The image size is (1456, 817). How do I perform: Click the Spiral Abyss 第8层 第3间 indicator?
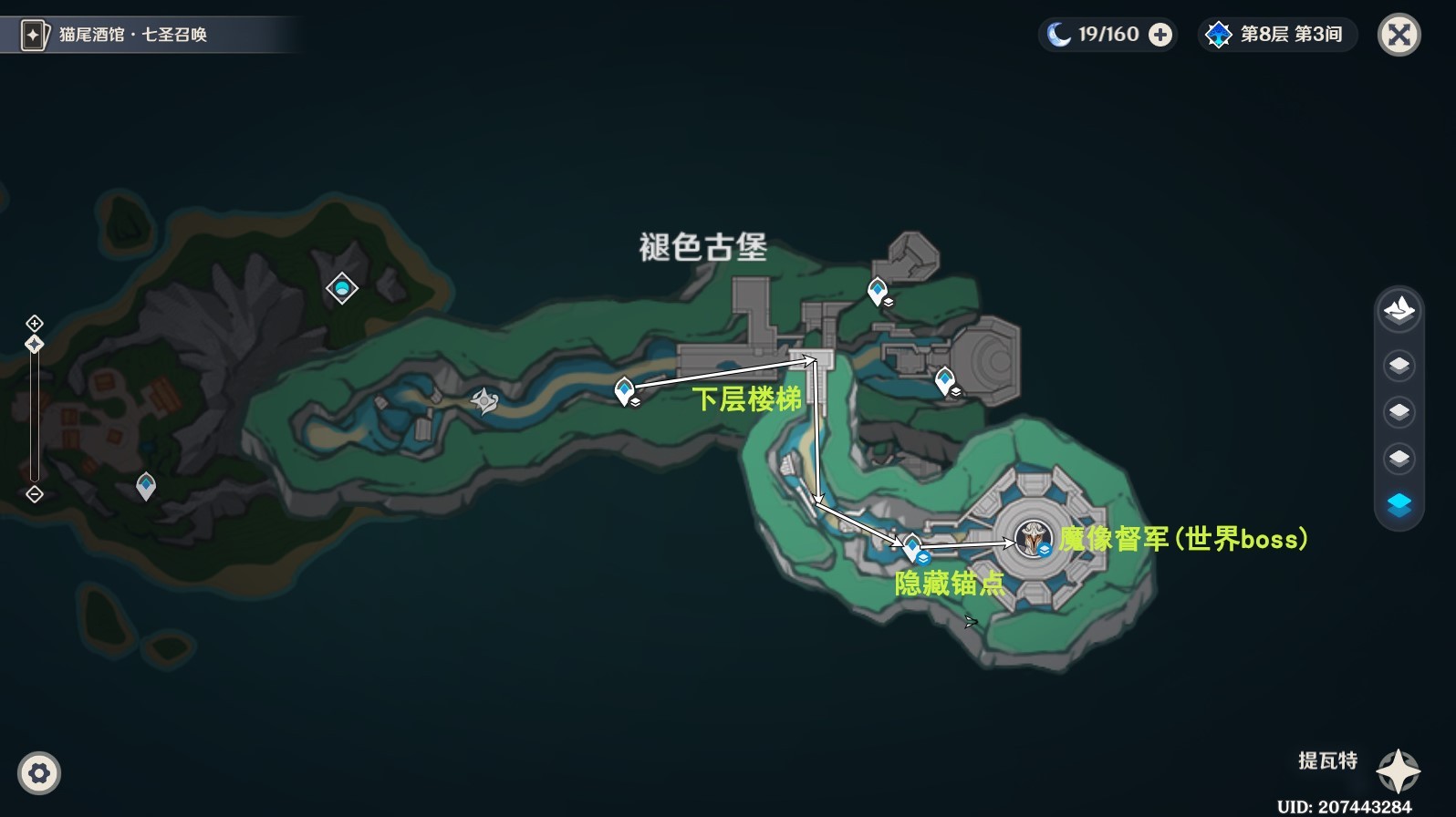tap(1276, 35)
